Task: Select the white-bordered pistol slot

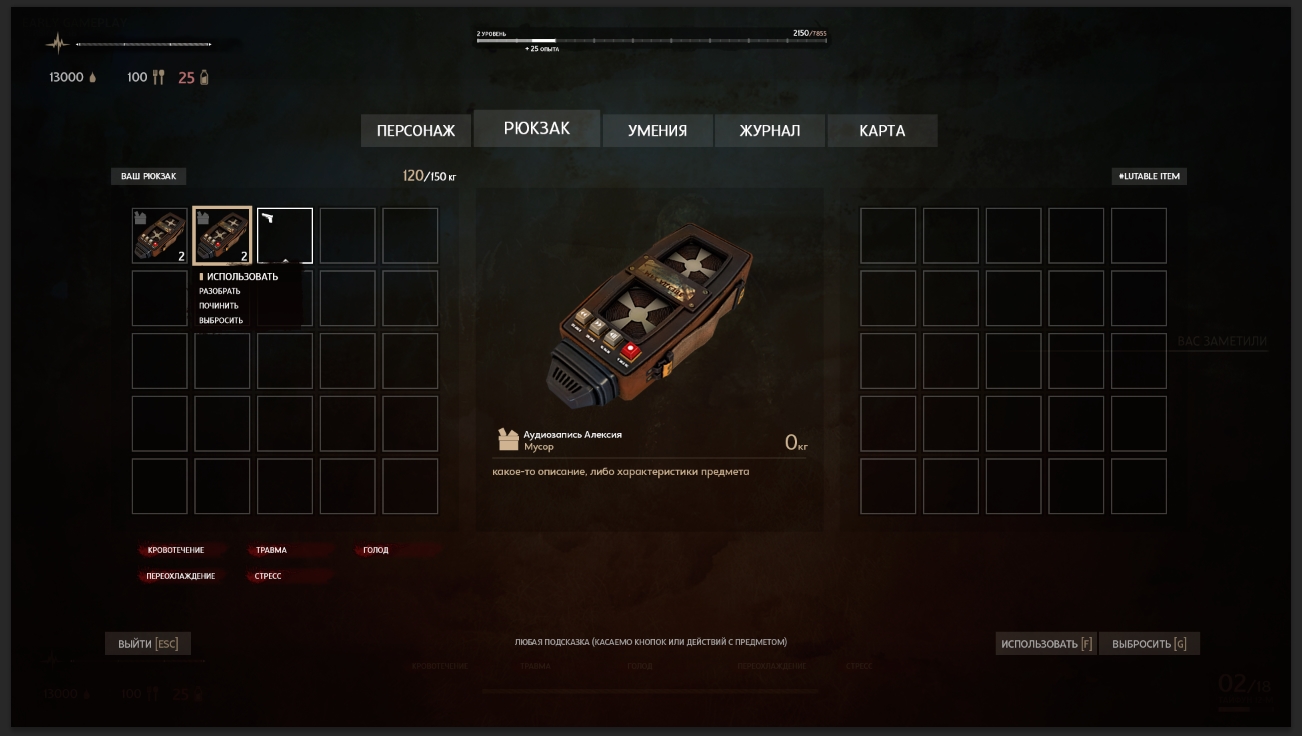Action: (x=285, y=236)
